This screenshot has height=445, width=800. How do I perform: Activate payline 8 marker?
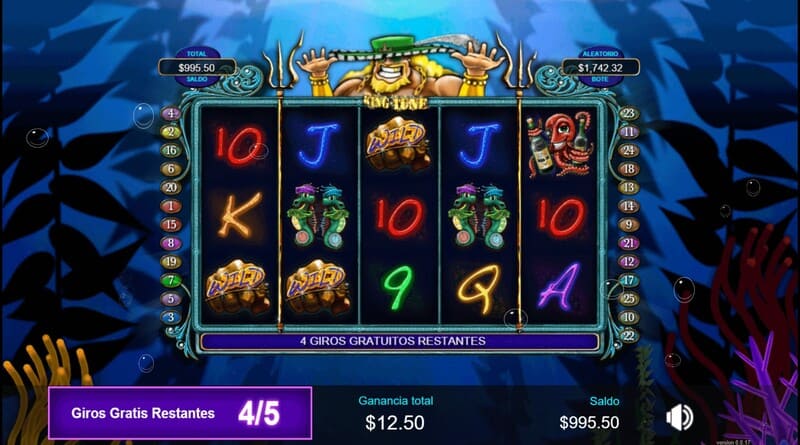click(x=171, y=243)
